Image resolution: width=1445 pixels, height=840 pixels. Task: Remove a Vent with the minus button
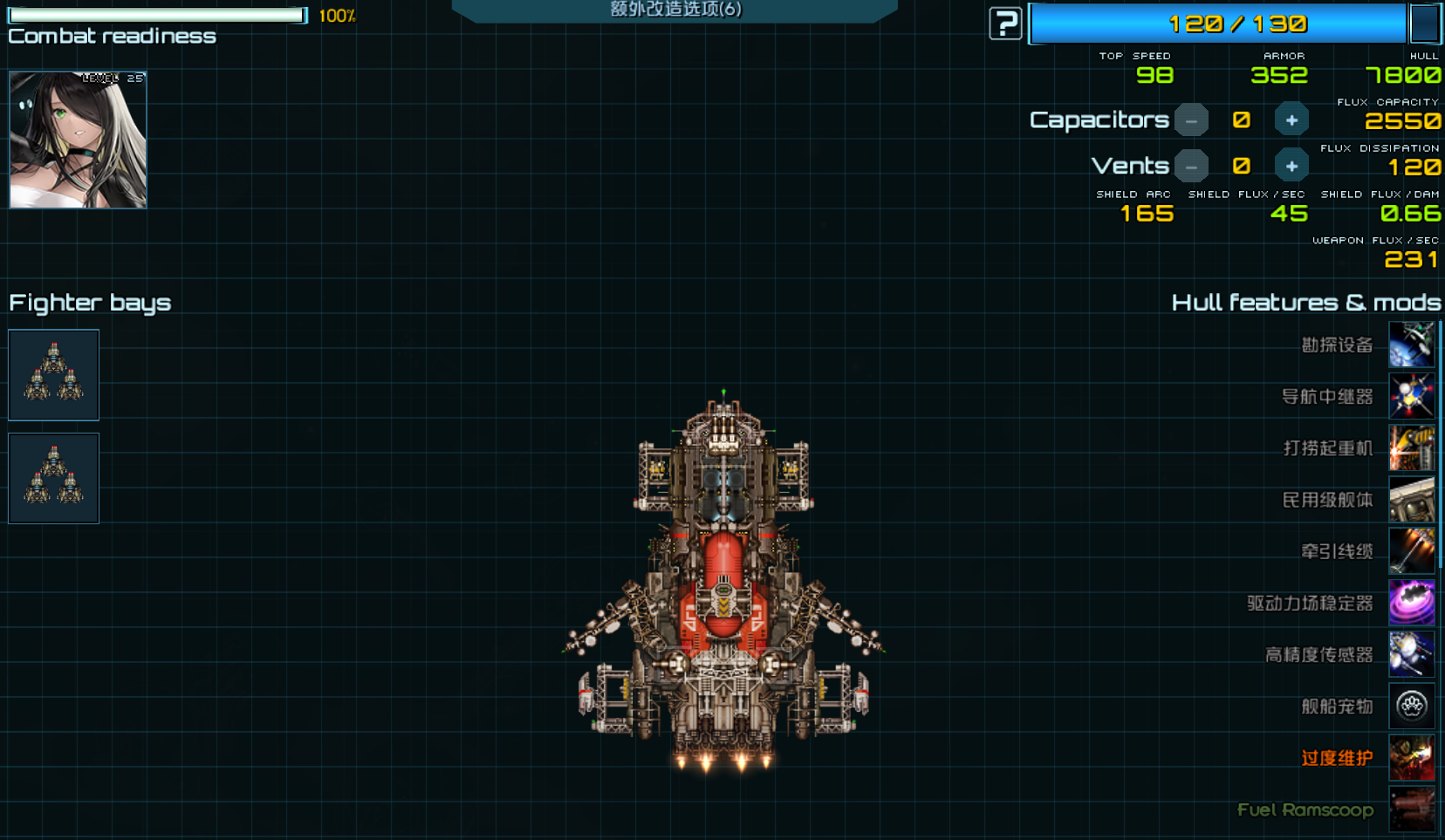click(x=1191, y=166)
